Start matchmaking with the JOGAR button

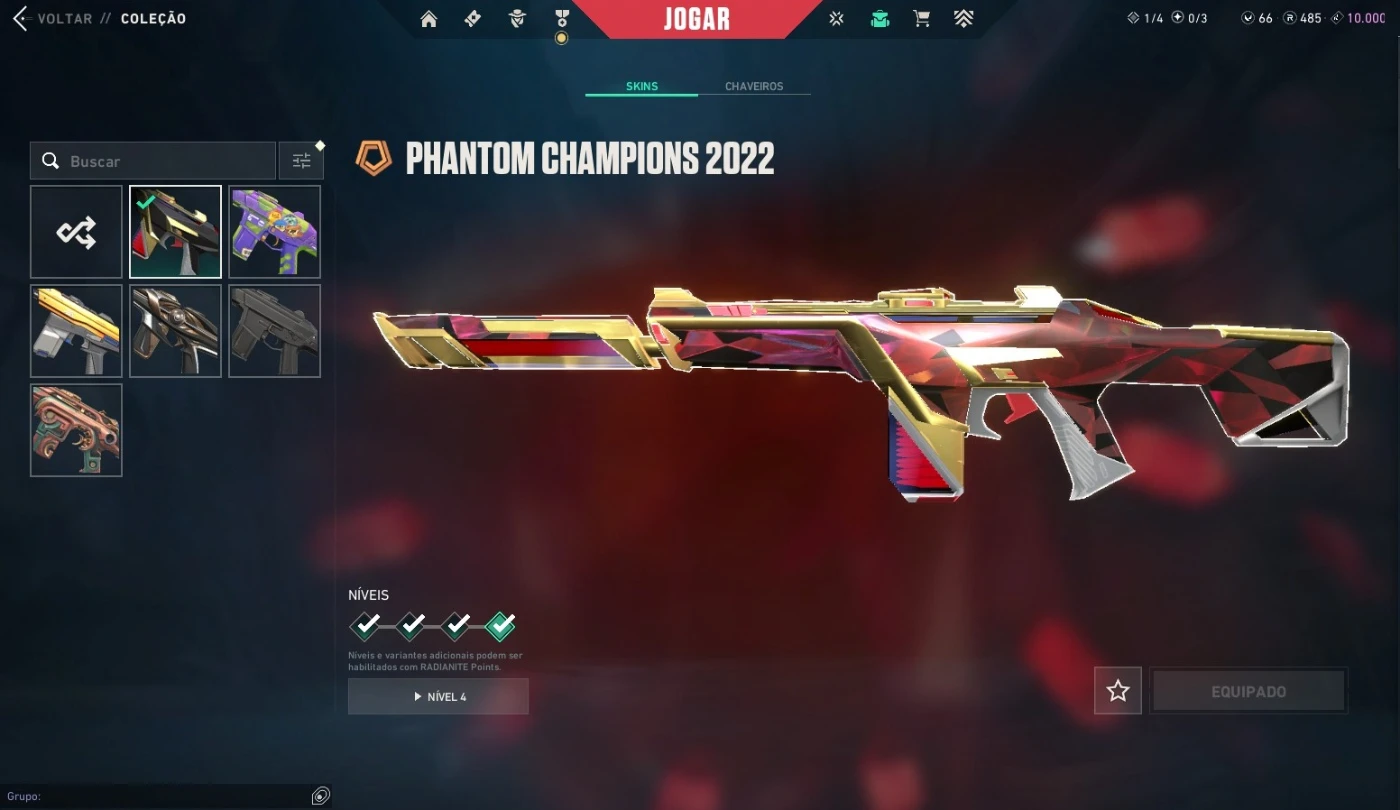pyautogui.click(x=696, y=19)
